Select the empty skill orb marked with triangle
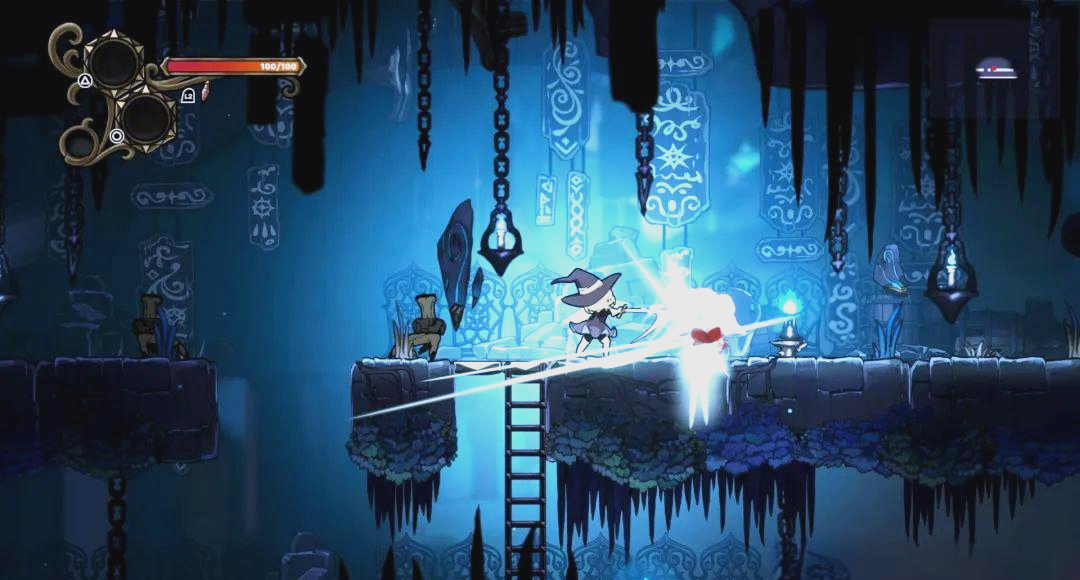The height and width of the screenshot is (580, 1080). tap(113, 63)
